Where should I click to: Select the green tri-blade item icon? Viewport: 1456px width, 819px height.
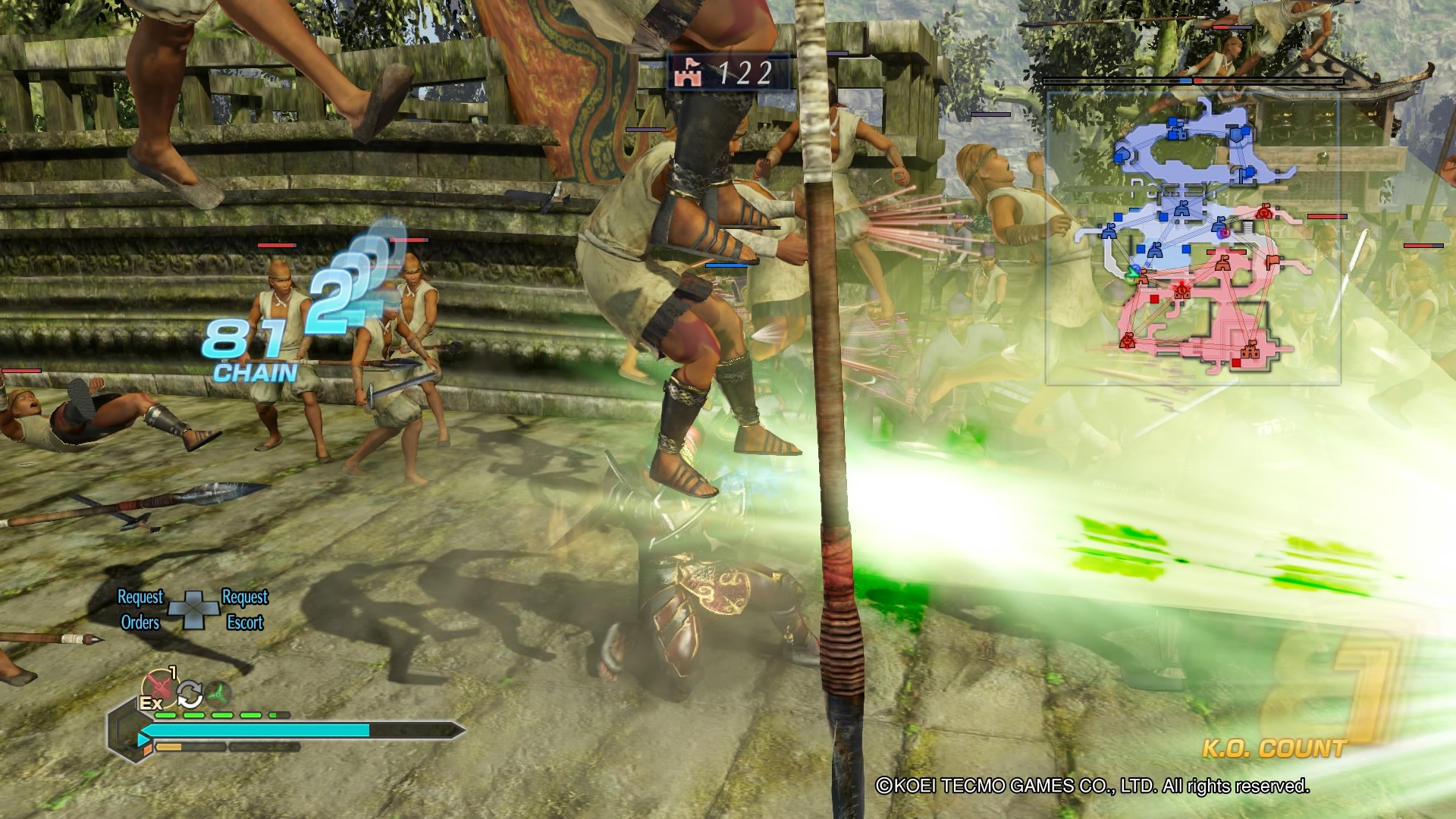[218, 692]
